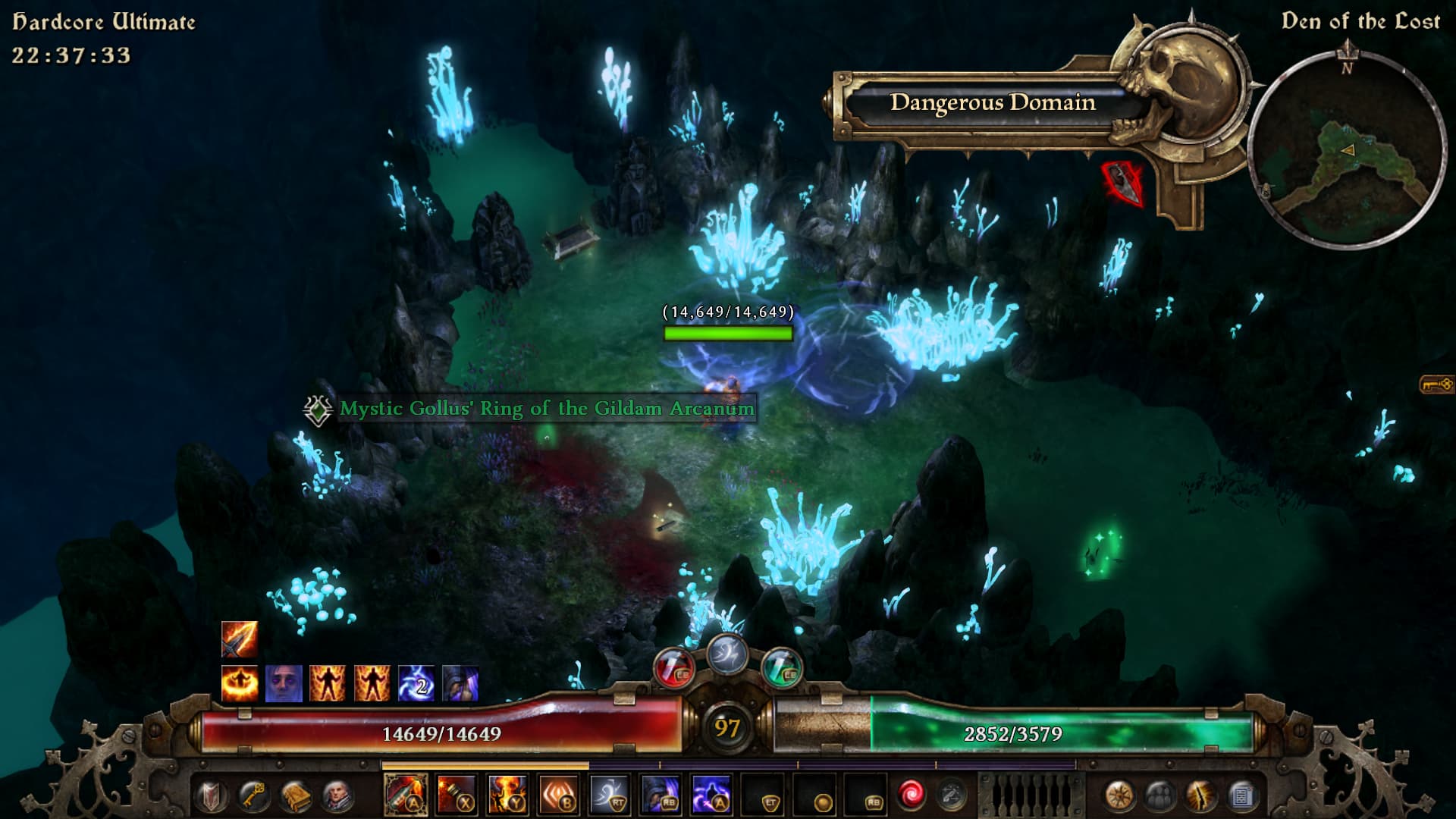
Task: Open the red shield faction button
Action: (212, 796)
